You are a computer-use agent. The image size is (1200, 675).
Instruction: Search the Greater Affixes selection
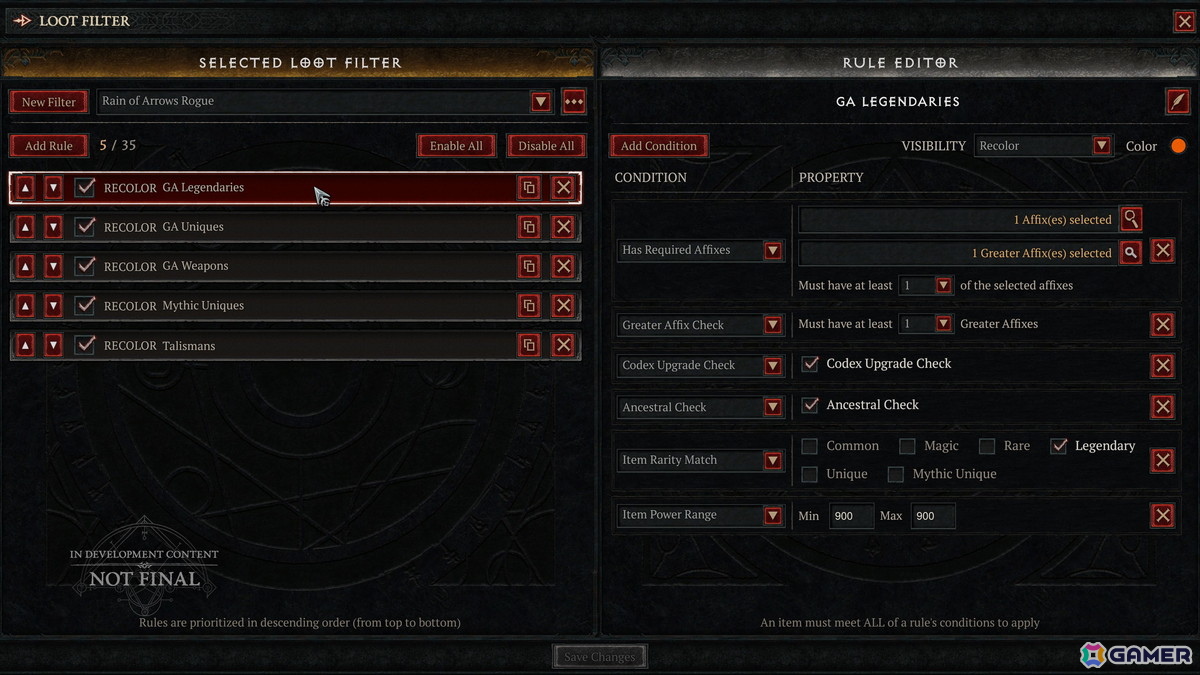click(1130, 253)
